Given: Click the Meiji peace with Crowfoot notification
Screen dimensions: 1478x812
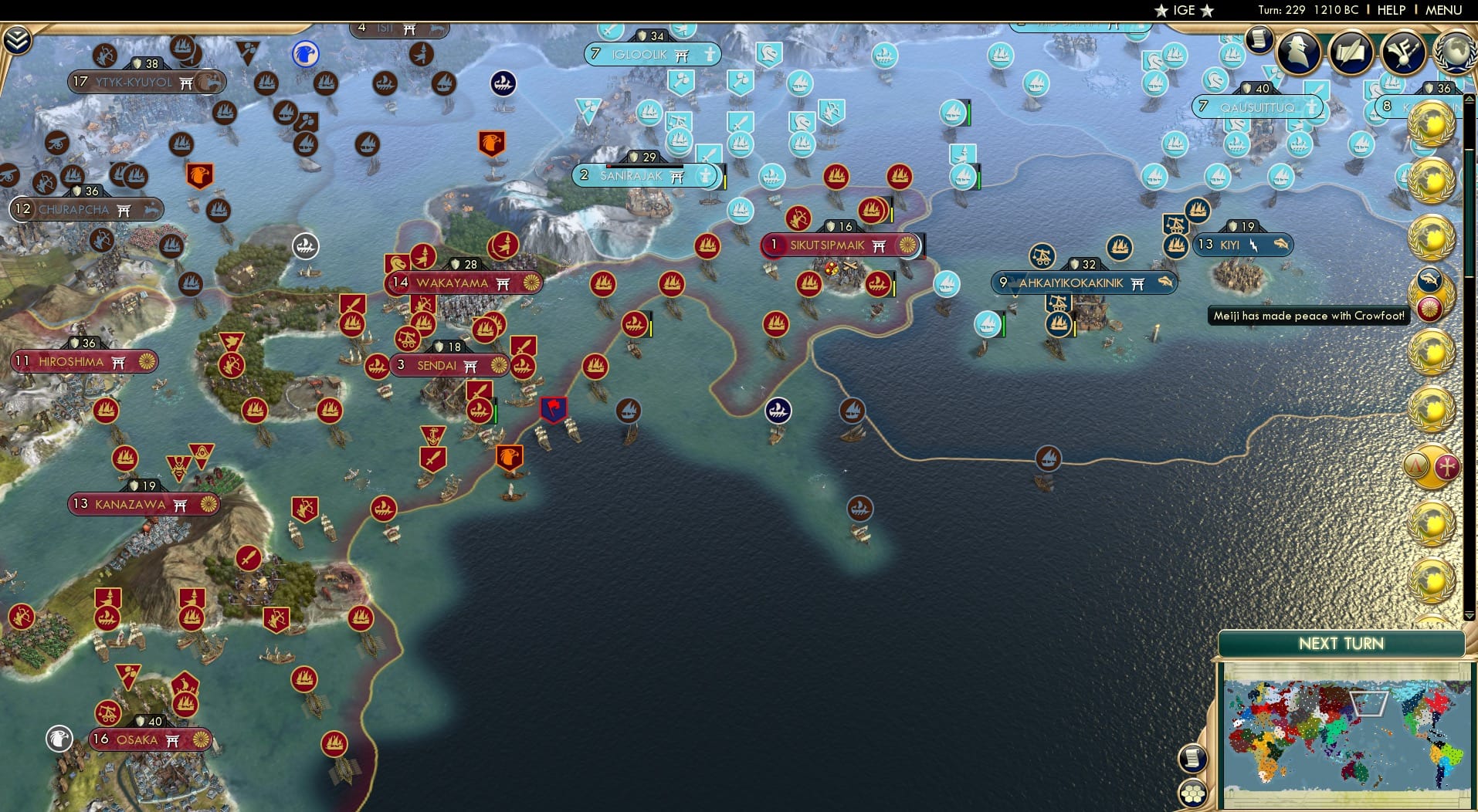Looking at the screenshot, I should [1308, 316].
